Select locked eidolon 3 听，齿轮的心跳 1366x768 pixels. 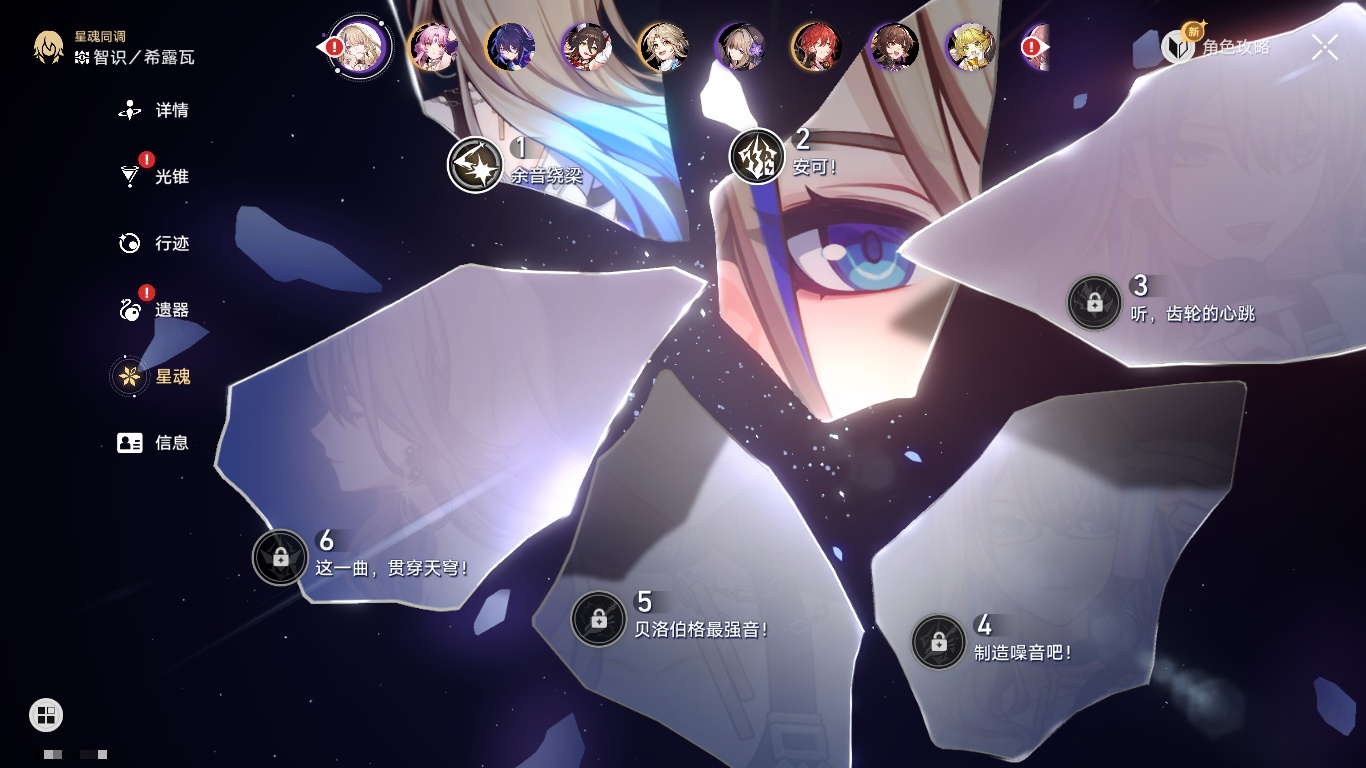tap(1094, 302)
